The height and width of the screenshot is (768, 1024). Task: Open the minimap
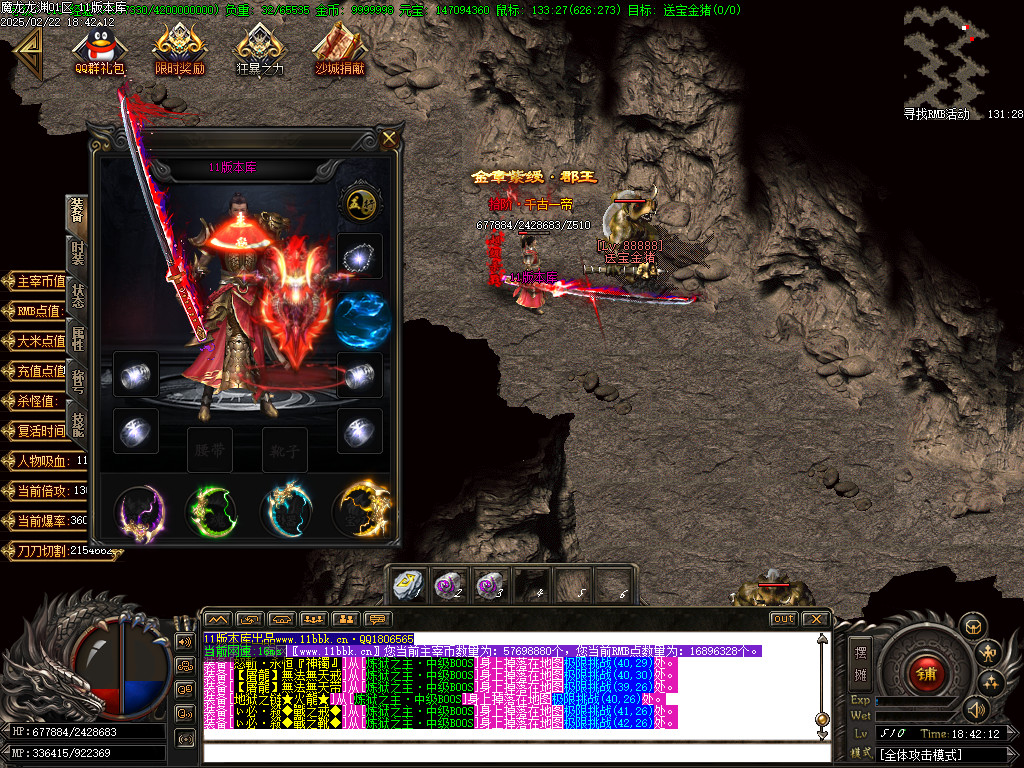click(x=946, y=55)
